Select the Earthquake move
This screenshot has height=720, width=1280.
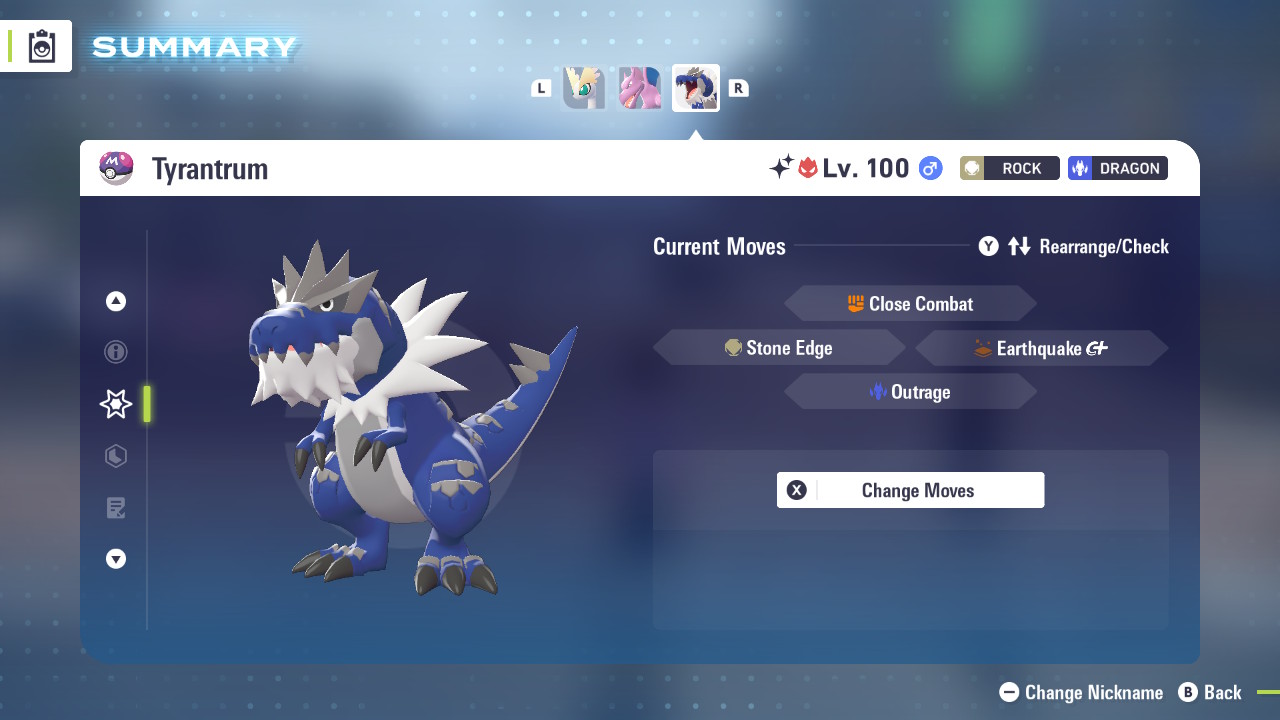[1041, 348]
